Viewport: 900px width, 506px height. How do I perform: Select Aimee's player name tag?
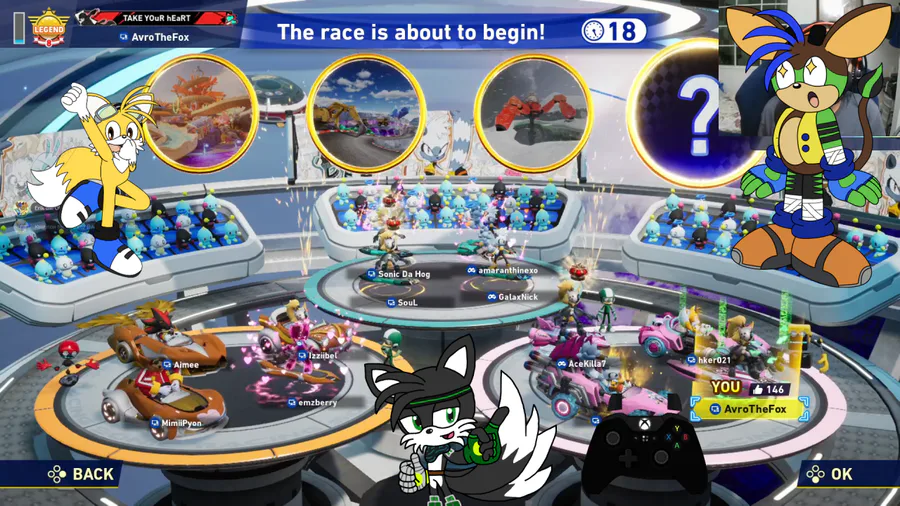[181, 365]
